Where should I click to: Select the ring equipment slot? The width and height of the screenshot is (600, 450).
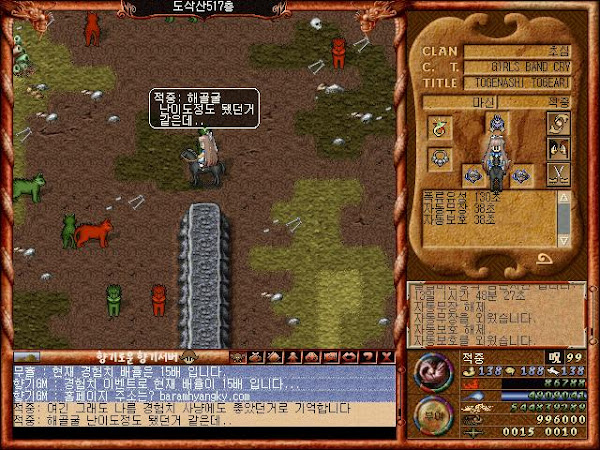(439, 126)
